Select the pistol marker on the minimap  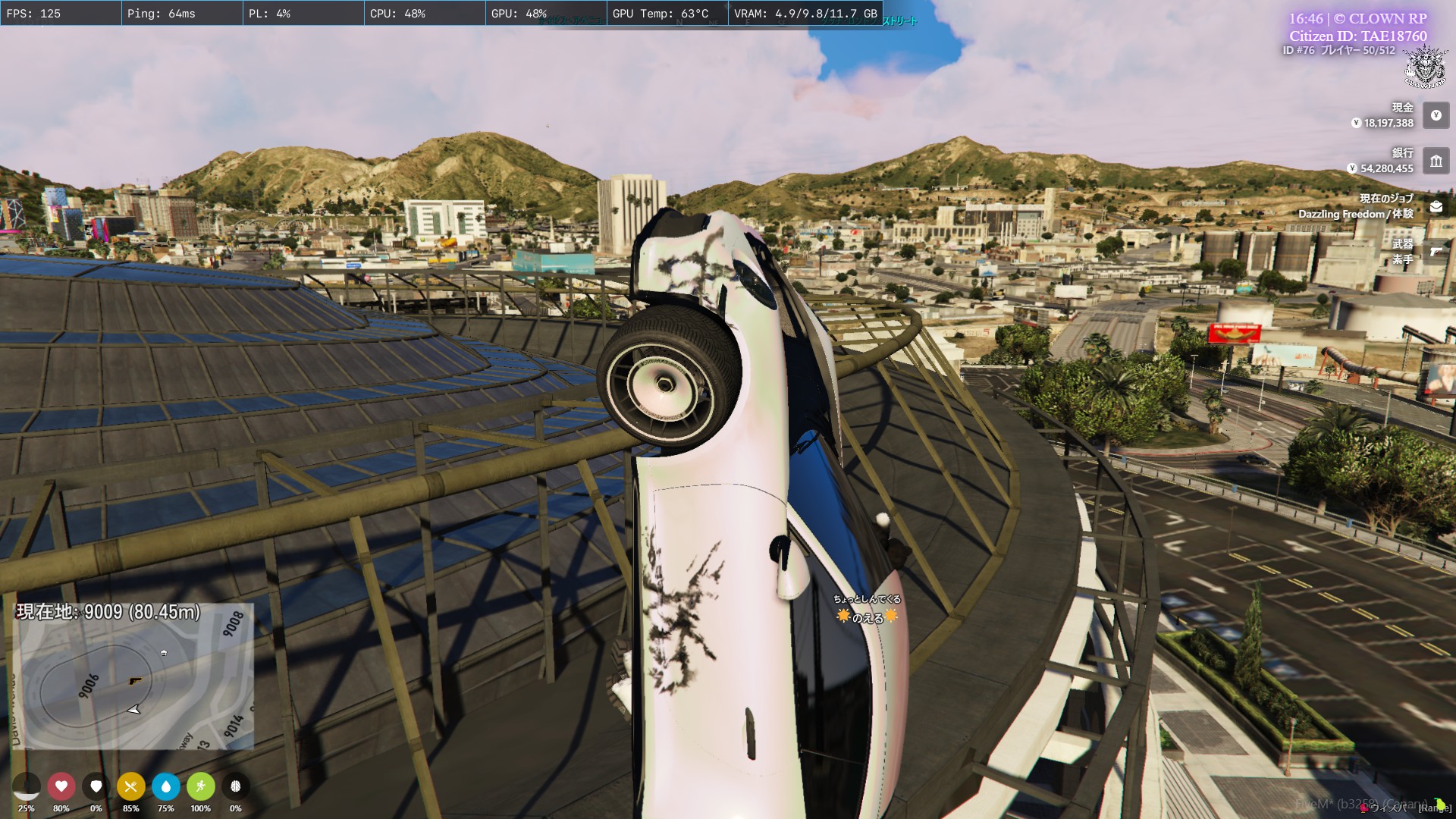coord(136,680)
